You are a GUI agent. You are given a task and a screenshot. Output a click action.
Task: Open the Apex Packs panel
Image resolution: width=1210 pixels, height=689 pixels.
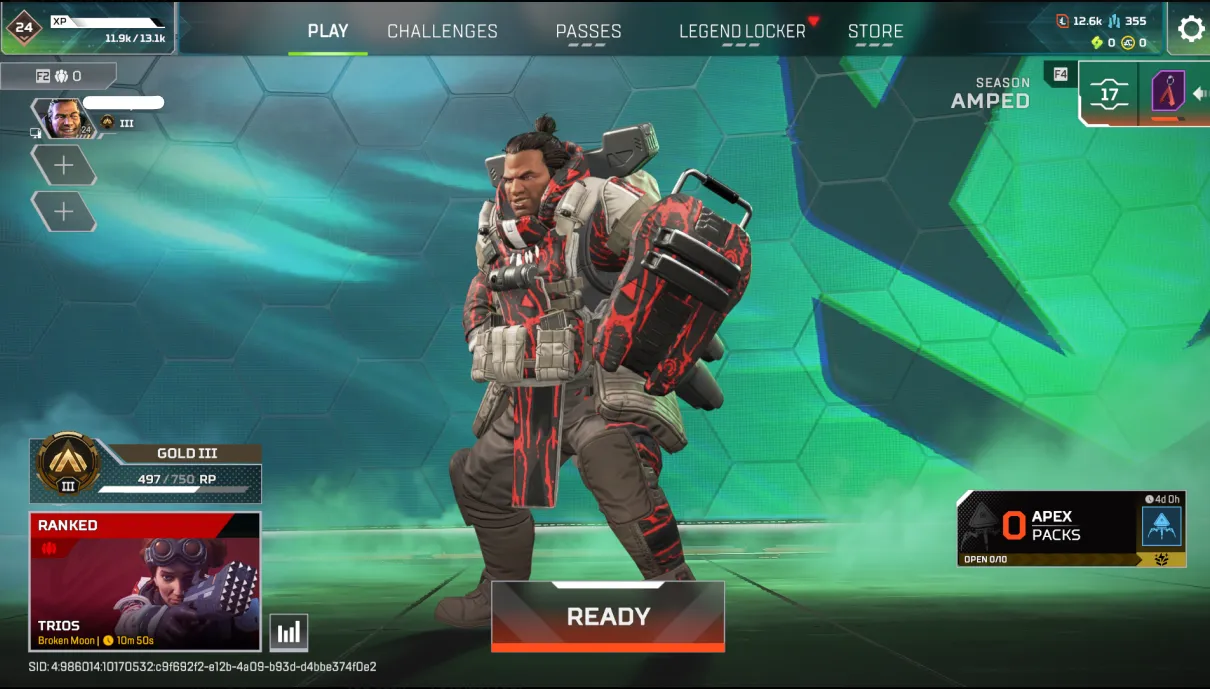1071,527
